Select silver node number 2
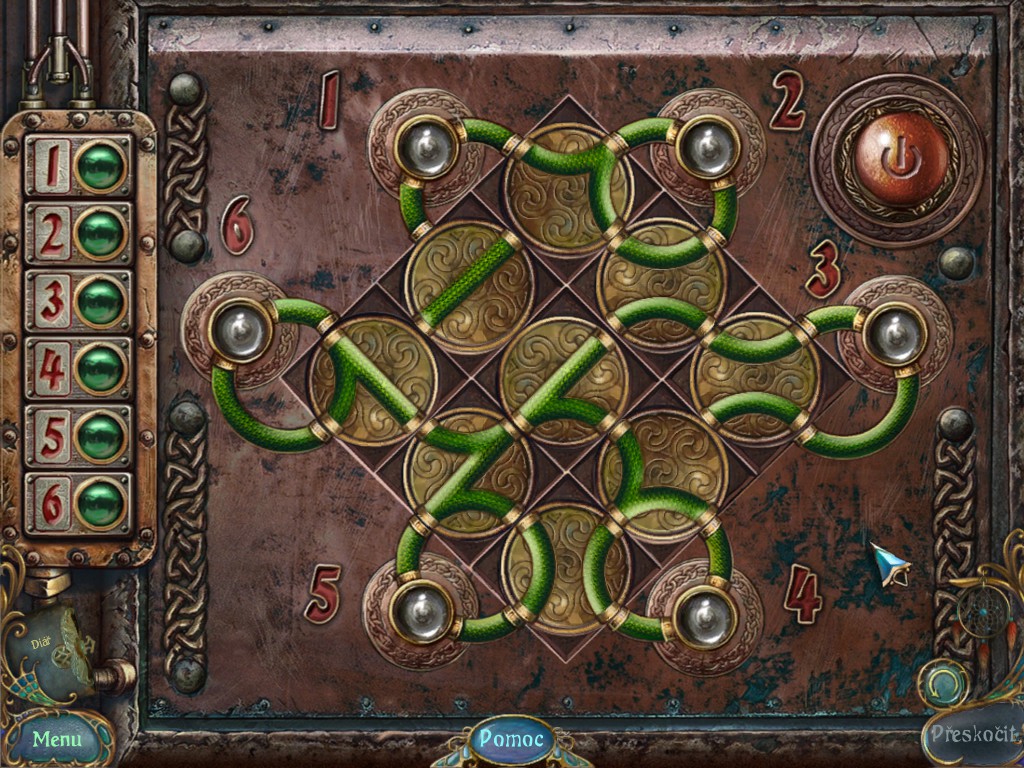 click(x=707, y=149)
